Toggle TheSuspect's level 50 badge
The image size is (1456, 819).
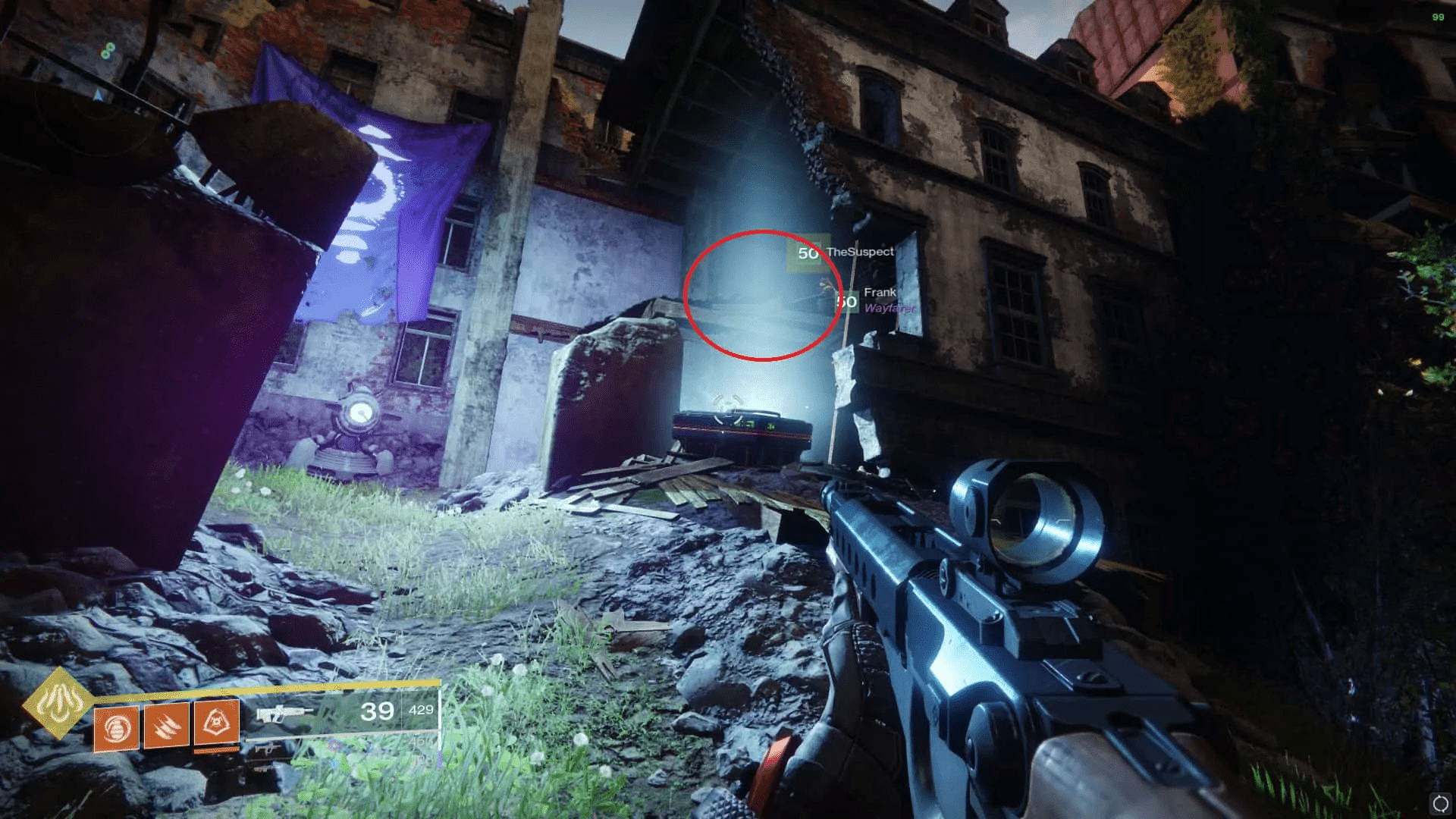[808, 253]
